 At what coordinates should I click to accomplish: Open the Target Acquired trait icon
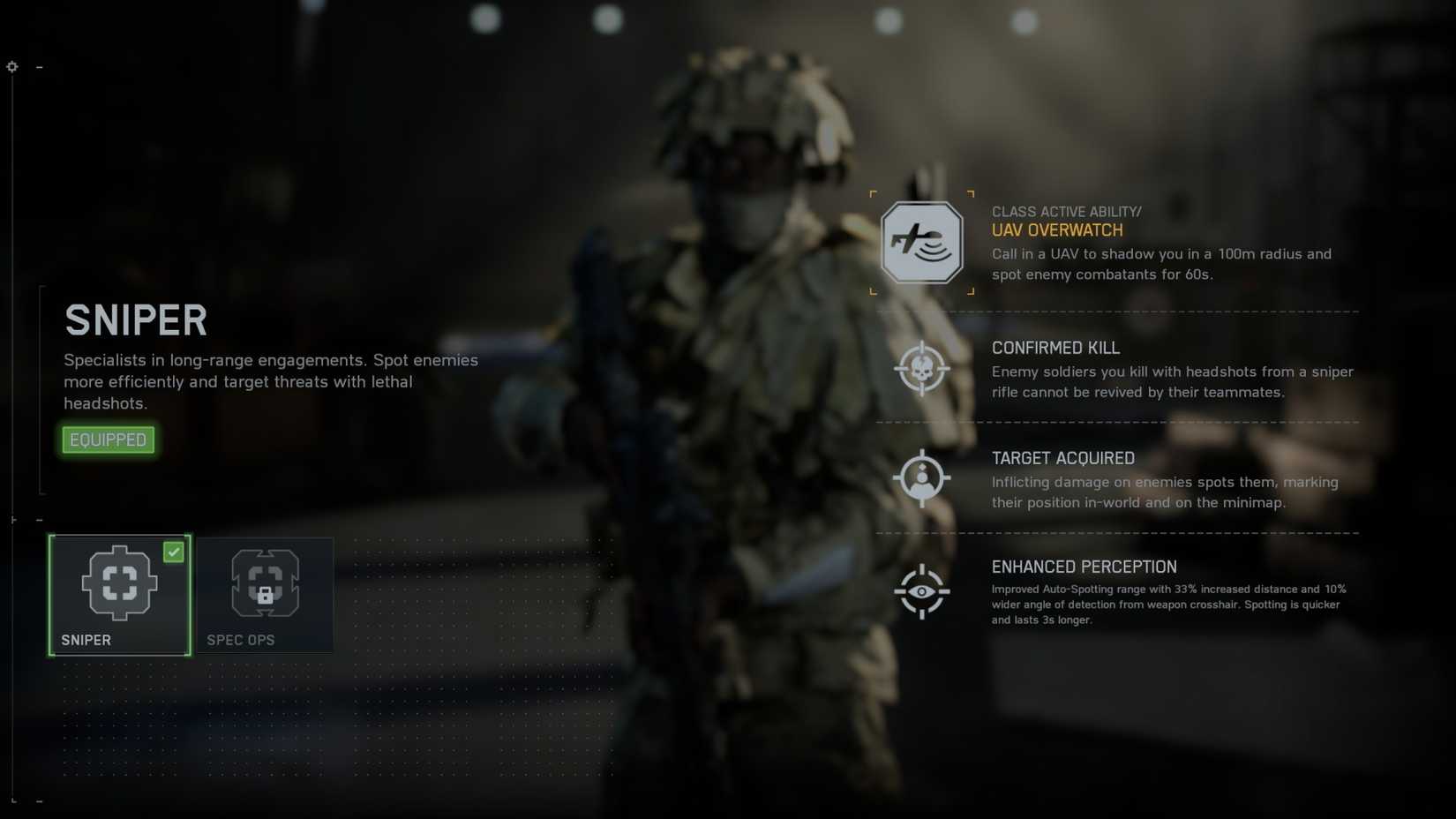pyautogui.click(x=921, y=477)
